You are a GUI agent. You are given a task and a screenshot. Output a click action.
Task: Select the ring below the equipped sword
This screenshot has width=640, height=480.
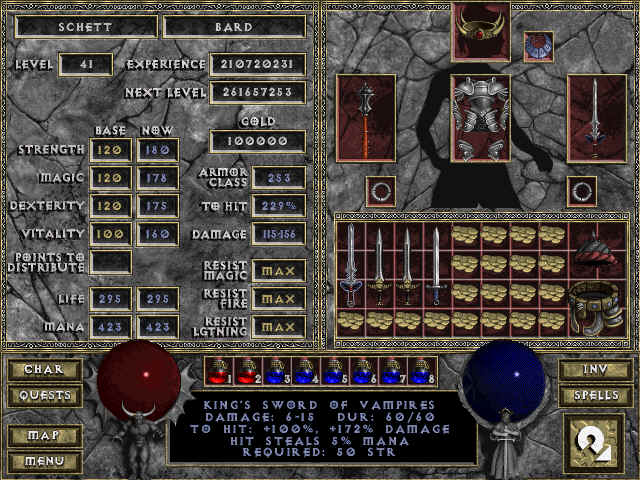[582, 190]
